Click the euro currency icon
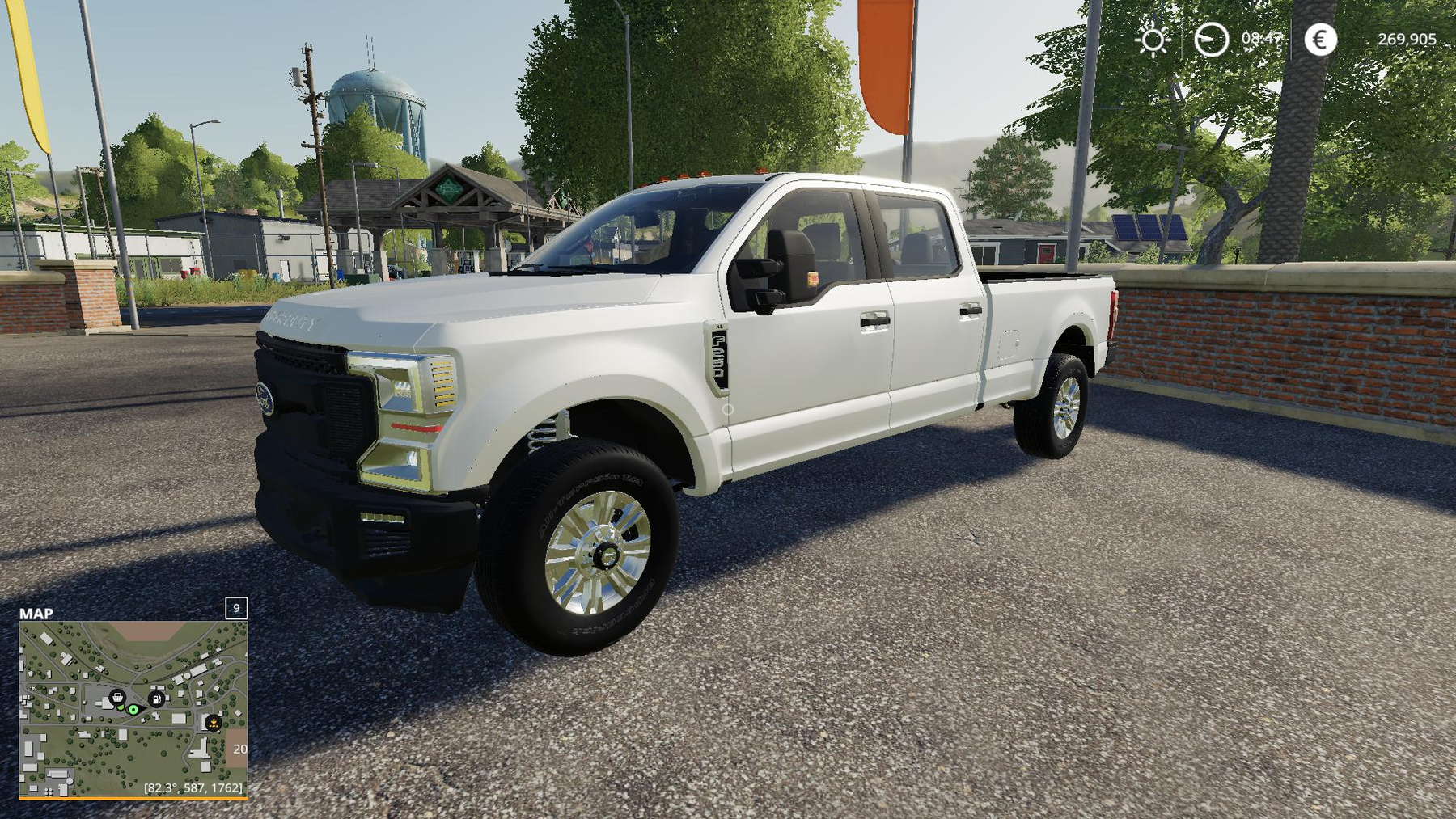This screenshot has width=1456, height=819. click(1320, 40)
